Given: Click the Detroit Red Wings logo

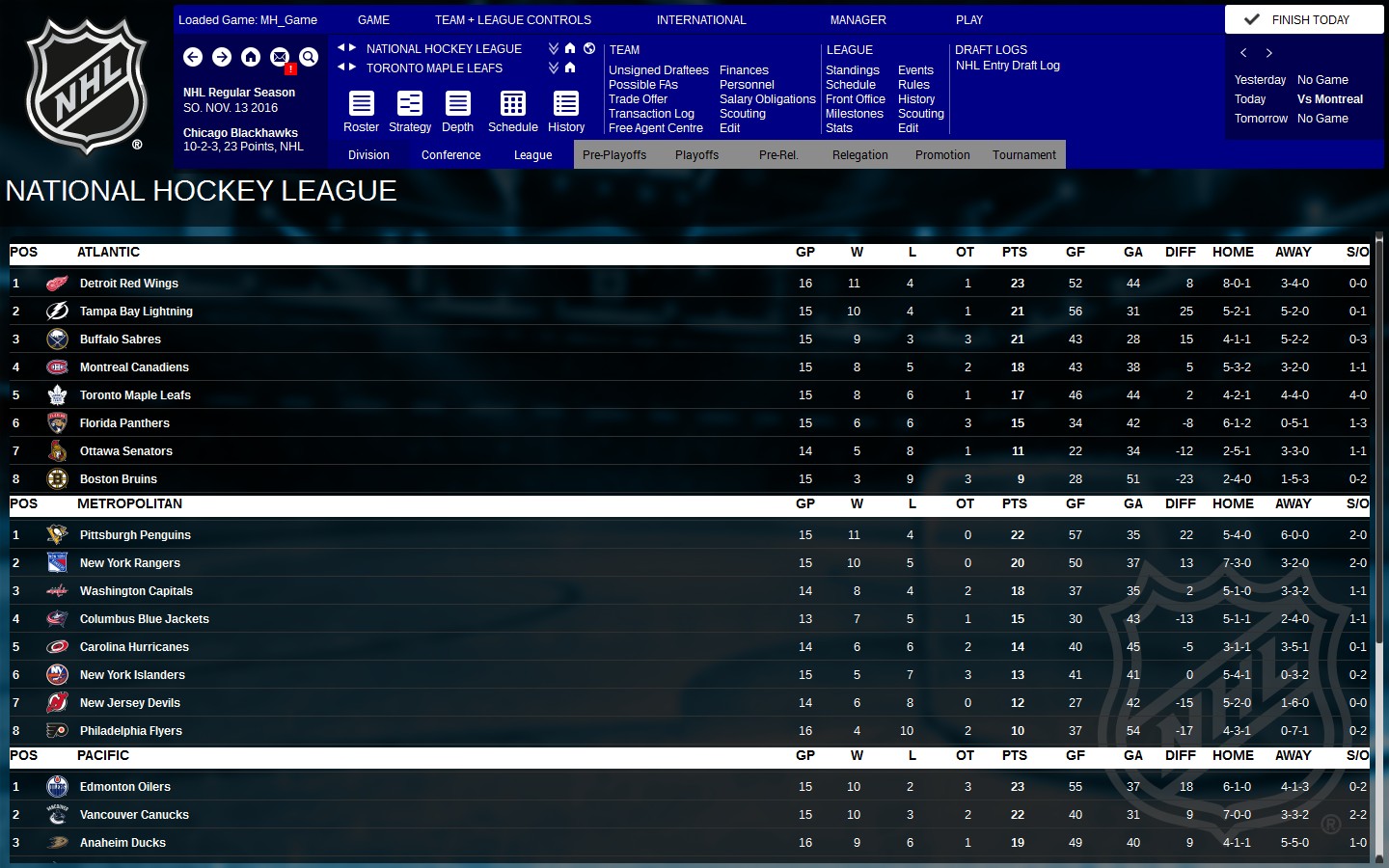Looking at the screenshot, I should click(x=56, y=283).
